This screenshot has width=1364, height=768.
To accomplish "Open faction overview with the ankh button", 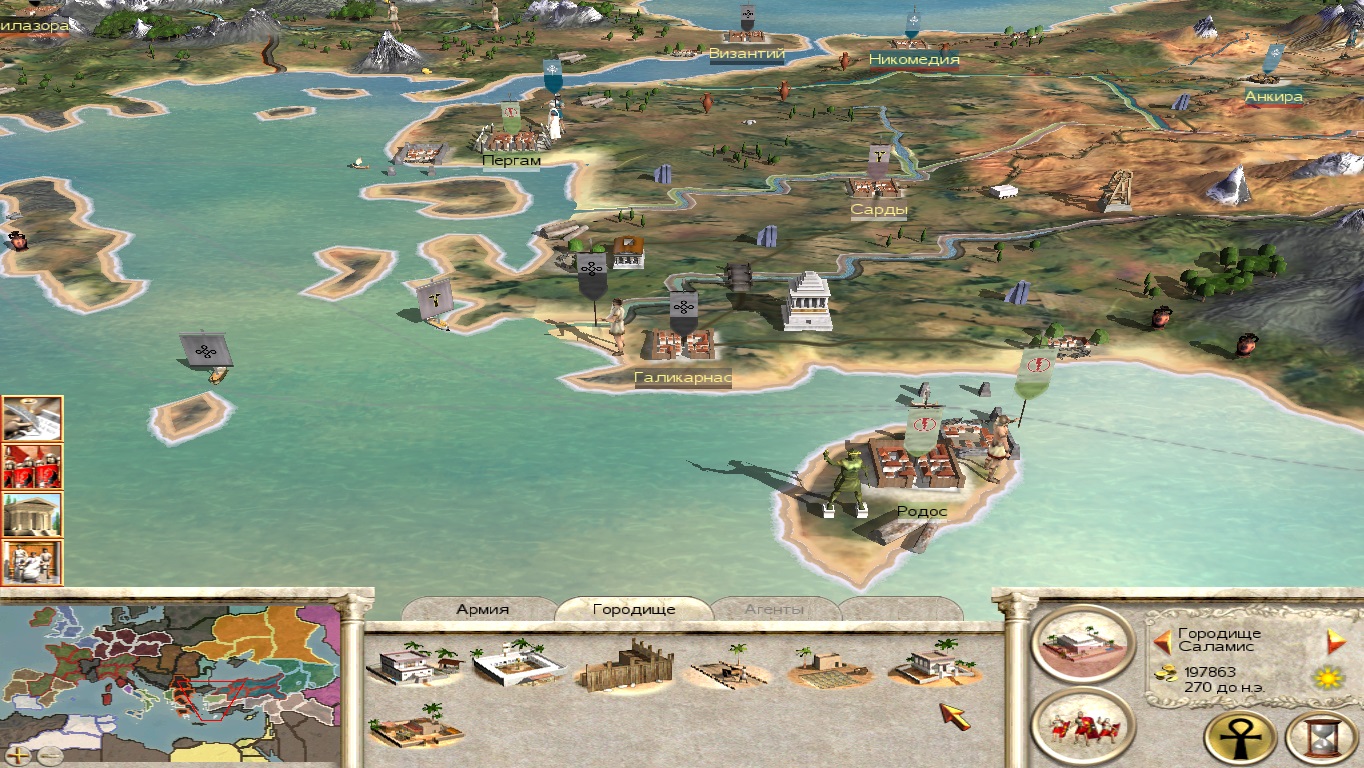I will click(x=1241, y=738).
